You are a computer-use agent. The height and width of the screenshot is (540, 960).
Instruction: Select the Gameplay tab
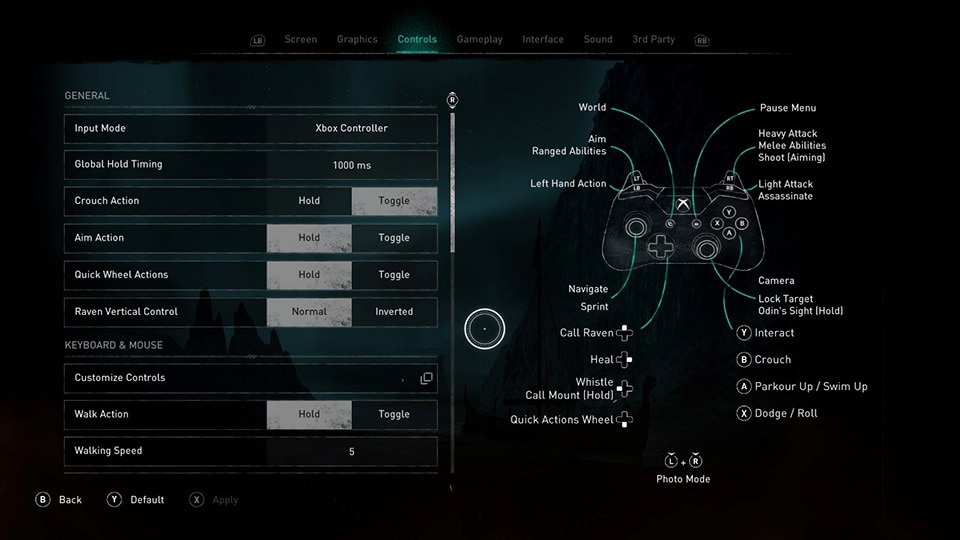click(x=479, y=40)
